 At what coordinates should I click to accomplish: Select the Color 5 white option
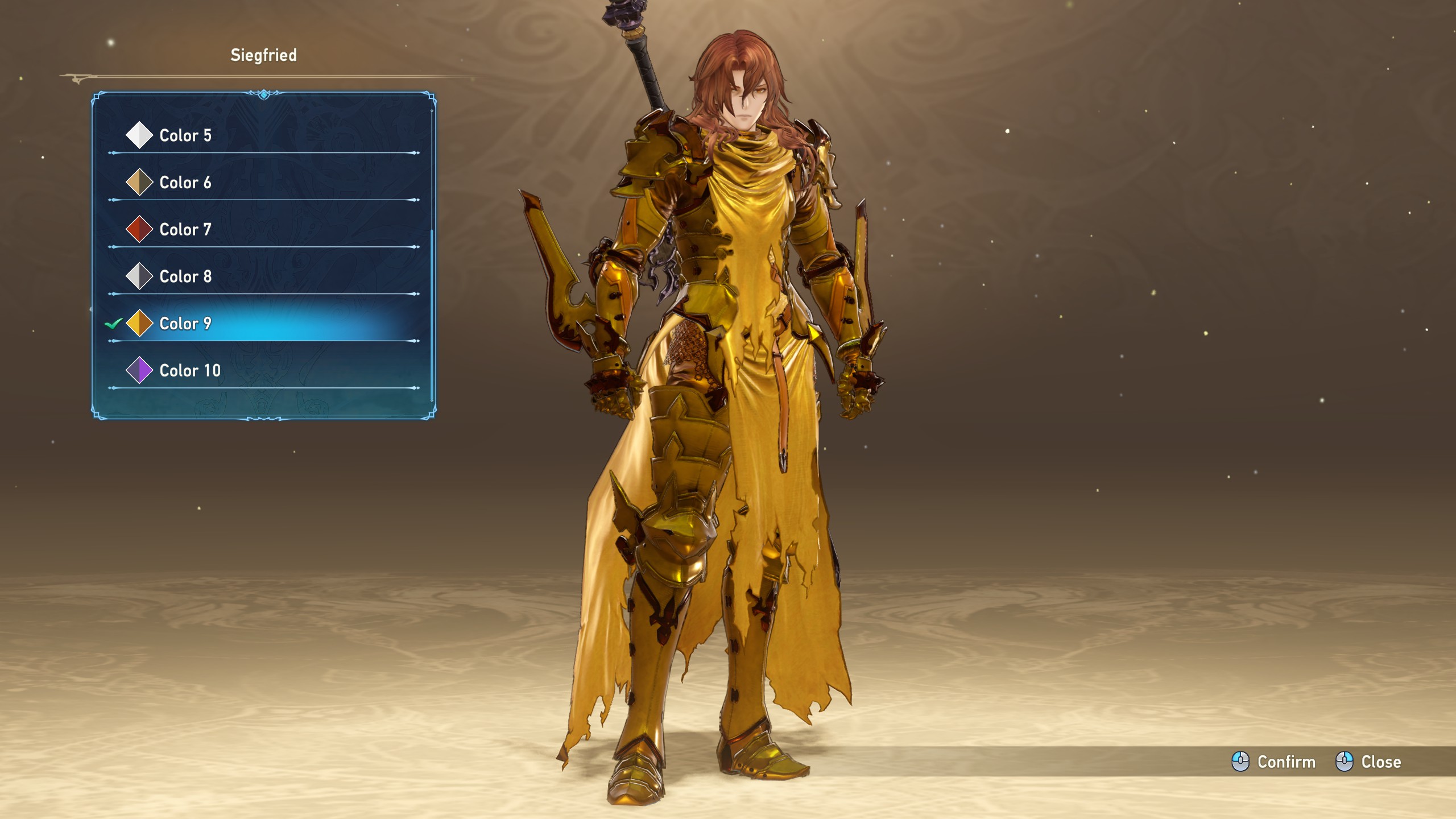tap(185, 135)
